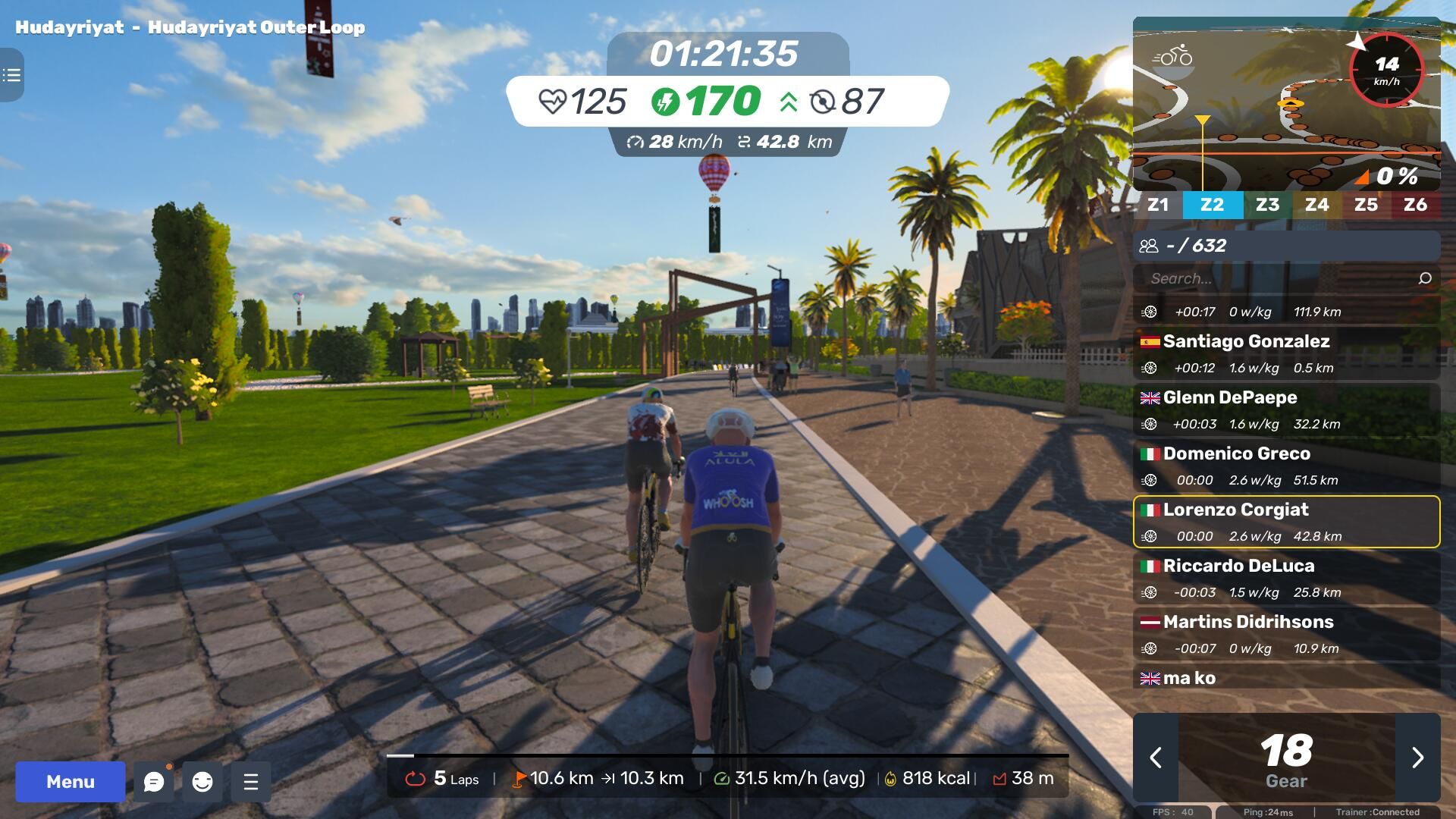This screenshot has width=1456, height=819.
Task: Open the chat speech bubble
Action: click(154, 782)
